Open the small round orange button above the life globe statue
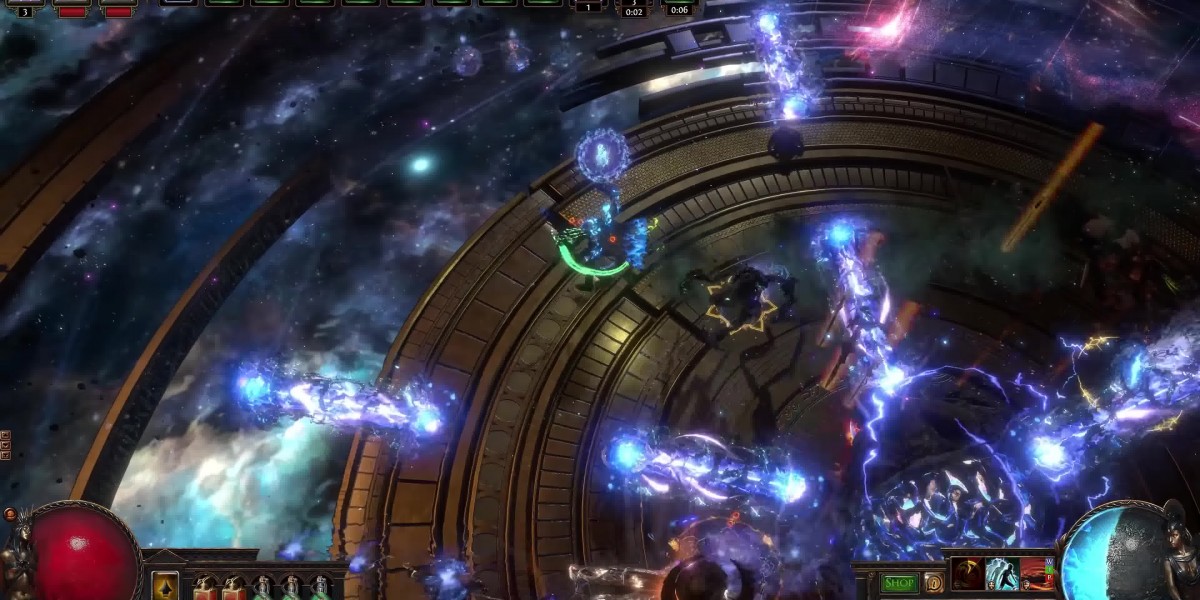The width and height of the screenshot is (1200, 600). coord(10,514)
